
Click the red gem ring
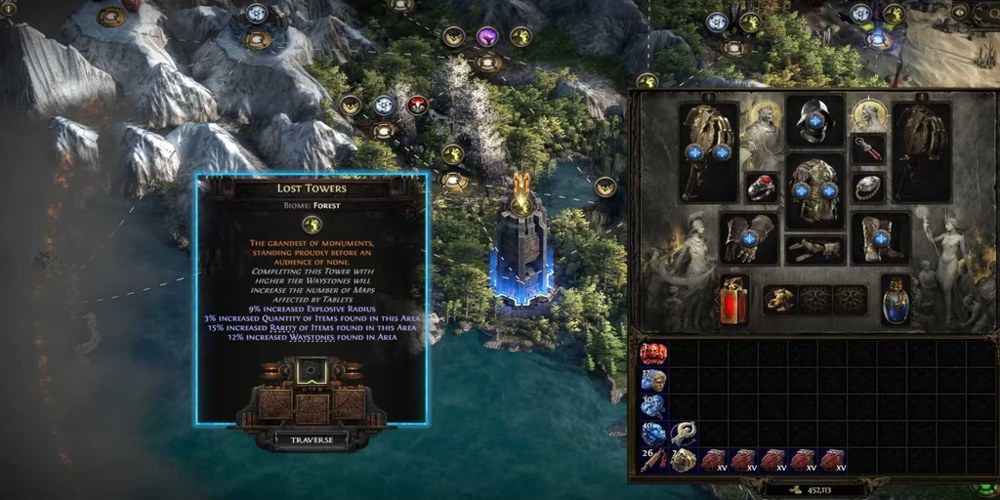click(x=761, y=187)
